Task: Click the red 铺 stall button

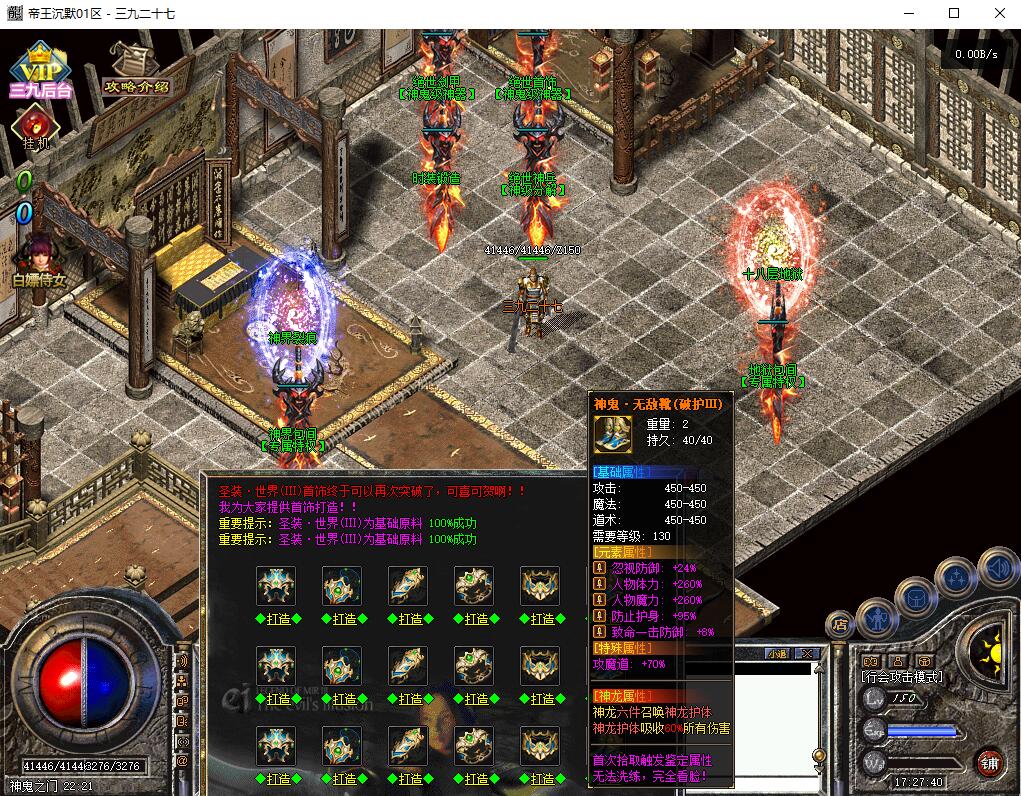Action: pyautogui.click(x=989, y=763)
